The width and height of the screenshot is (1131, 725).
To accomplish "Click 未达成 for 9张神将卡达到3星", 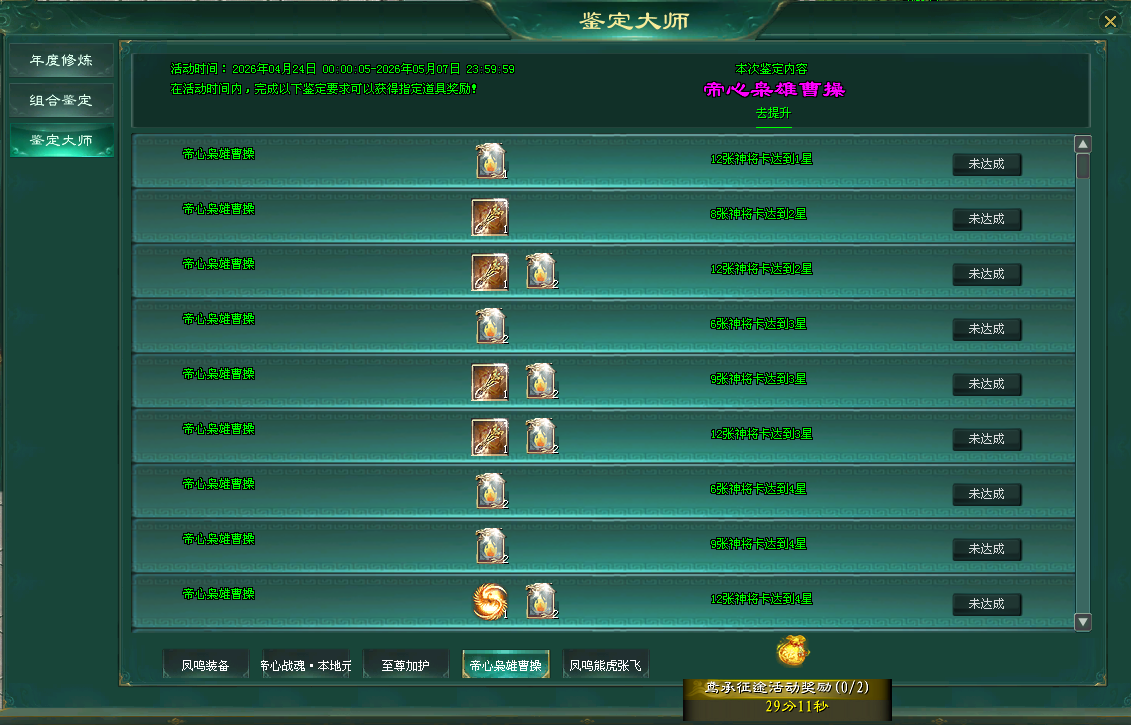I will (986, 384).
